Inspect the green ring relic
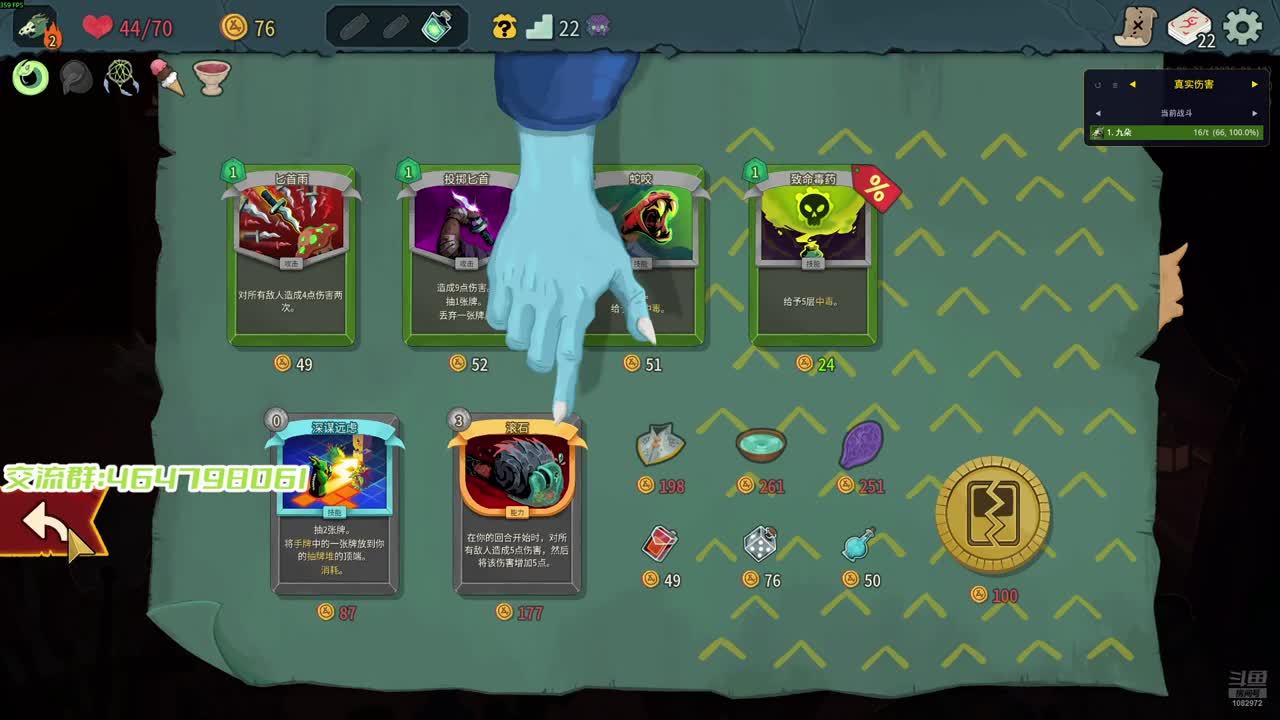This screenshot has height=720, width=1280. click(x=31, y=77)
